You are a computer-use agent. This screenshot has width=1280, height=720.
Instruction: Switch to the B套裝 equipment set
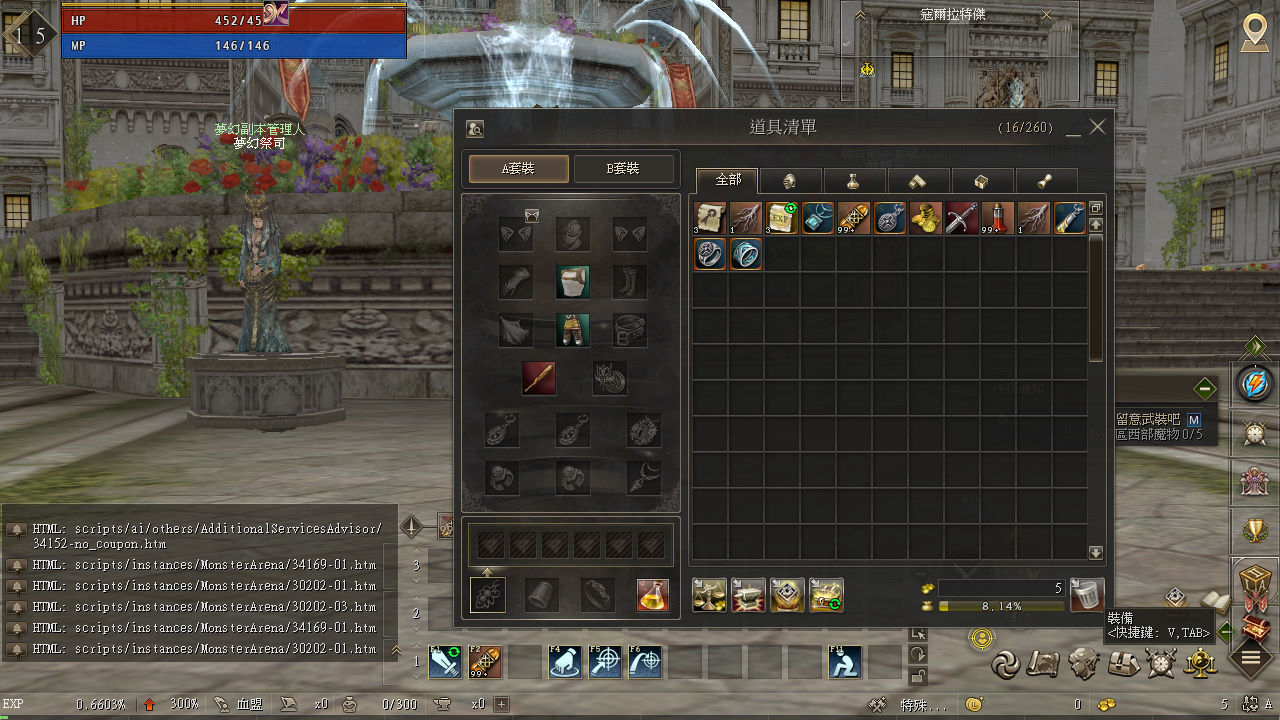(x=624, y=169)
